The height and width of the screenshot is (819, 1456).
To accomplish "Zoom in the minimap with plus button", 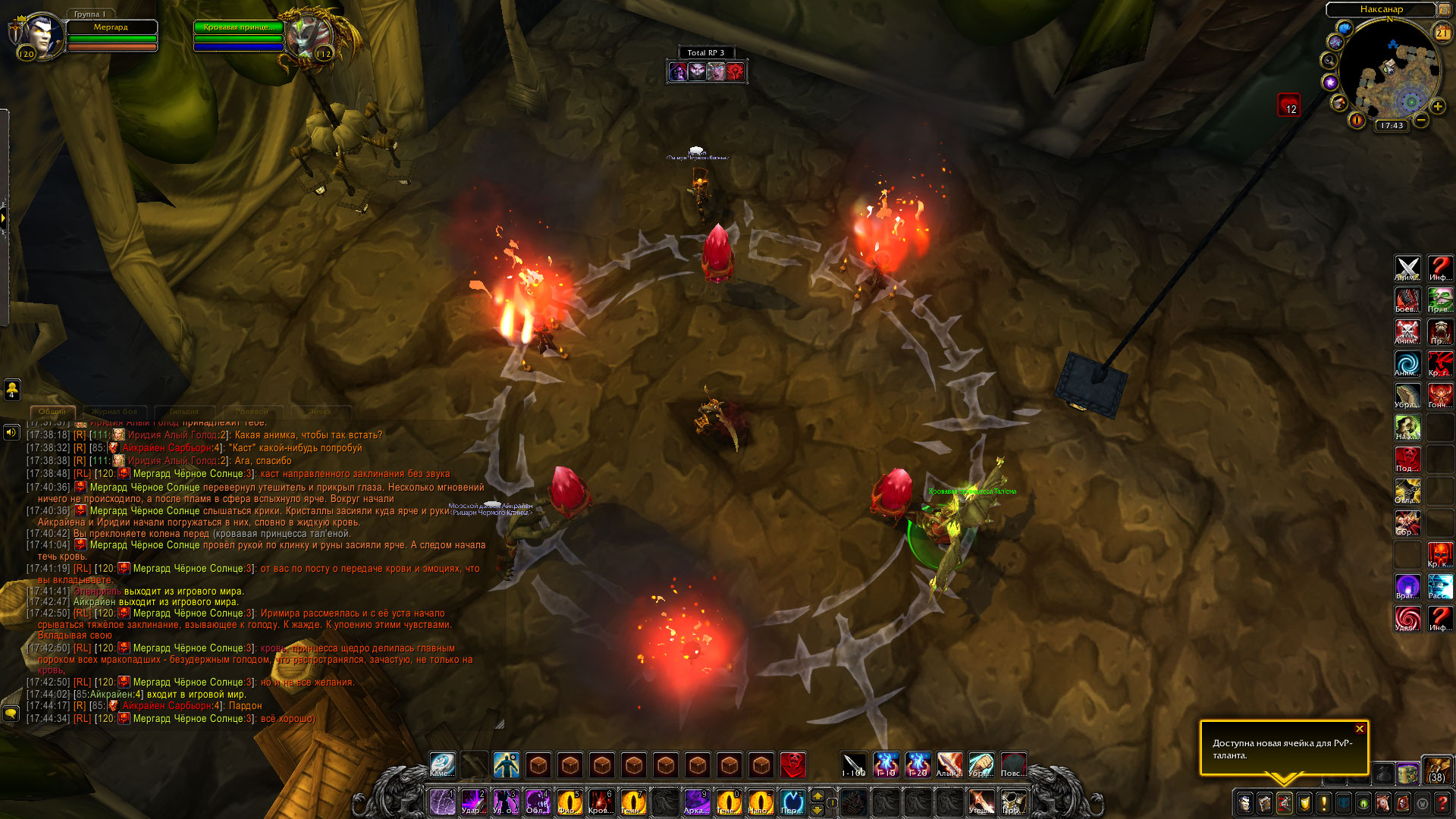I will [x=1438, y=106].
